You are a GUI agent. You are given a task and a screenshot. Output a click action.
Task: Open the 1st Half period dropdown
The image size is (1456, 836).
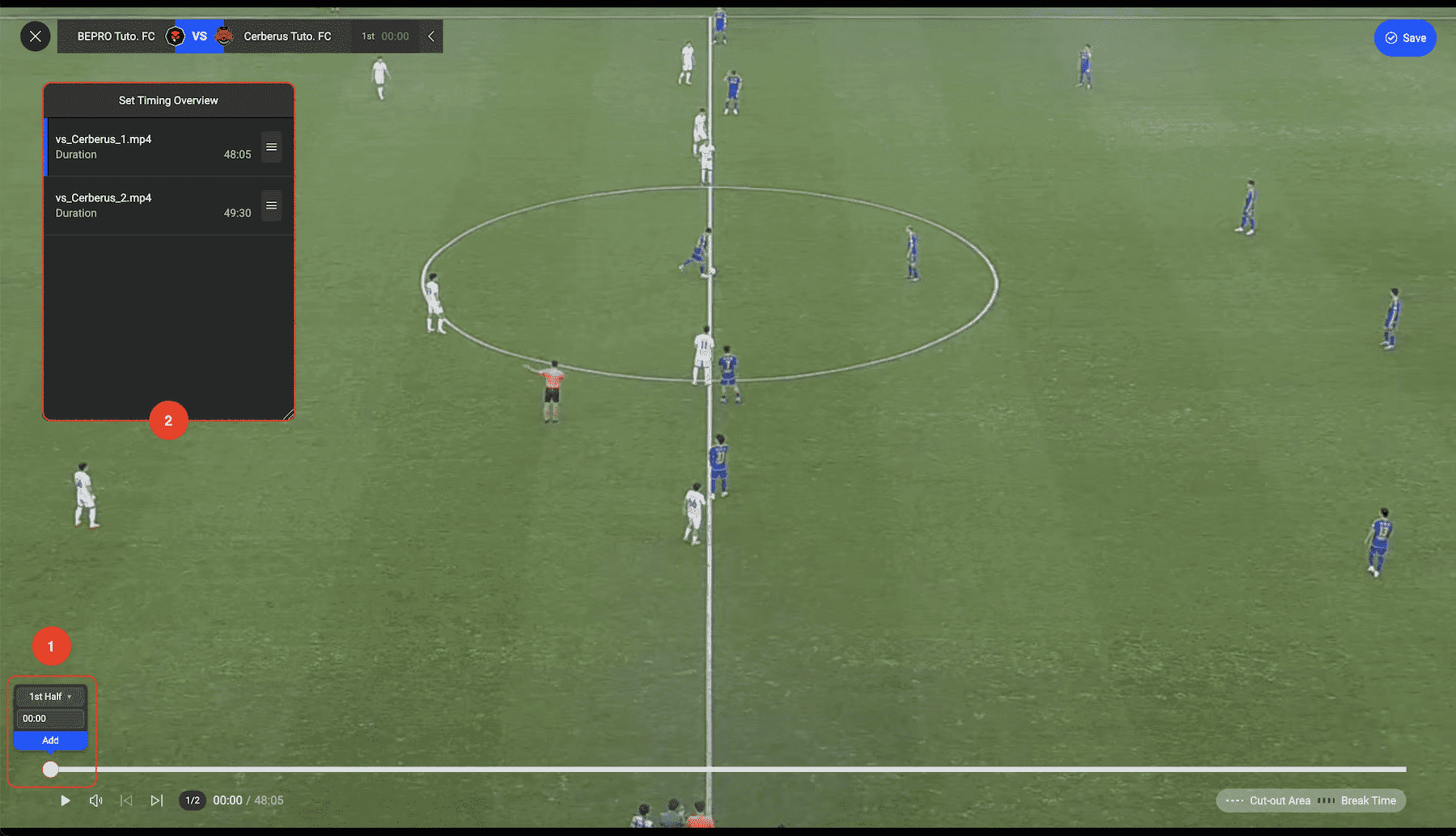[50, 697]
